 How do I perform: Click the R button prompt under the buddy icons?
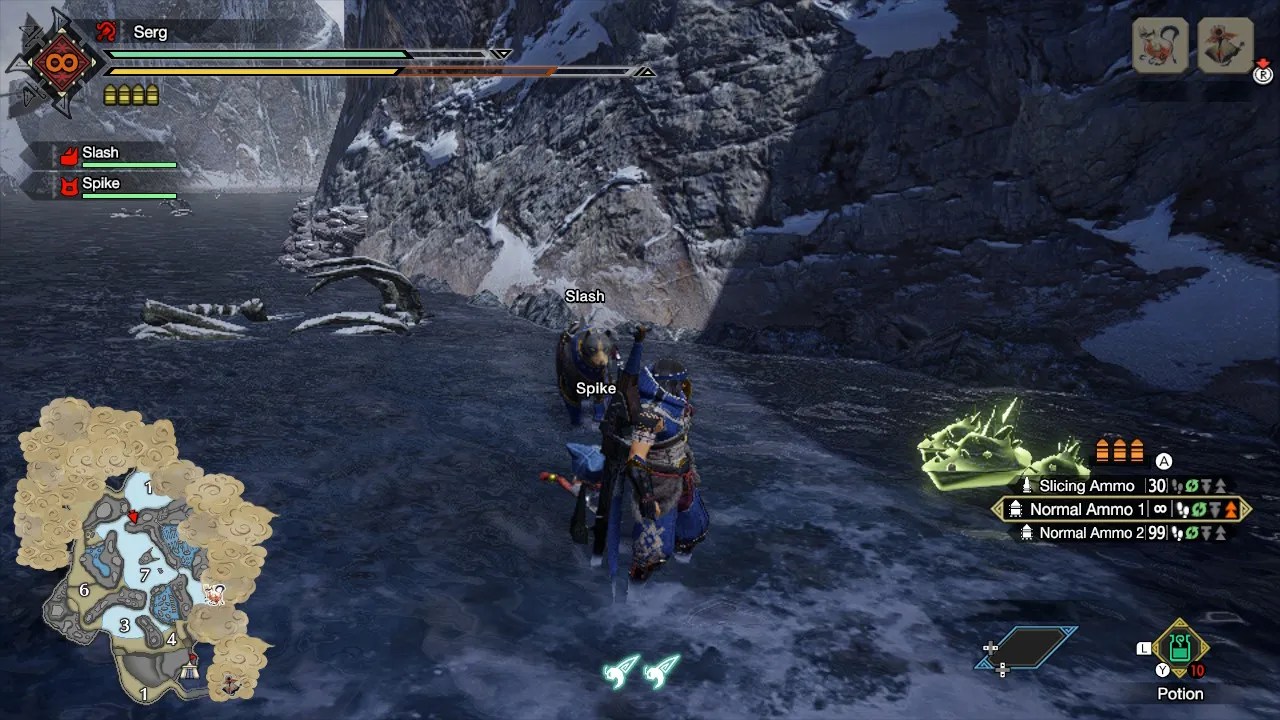pyautogui.click(x=1264, y=75)
